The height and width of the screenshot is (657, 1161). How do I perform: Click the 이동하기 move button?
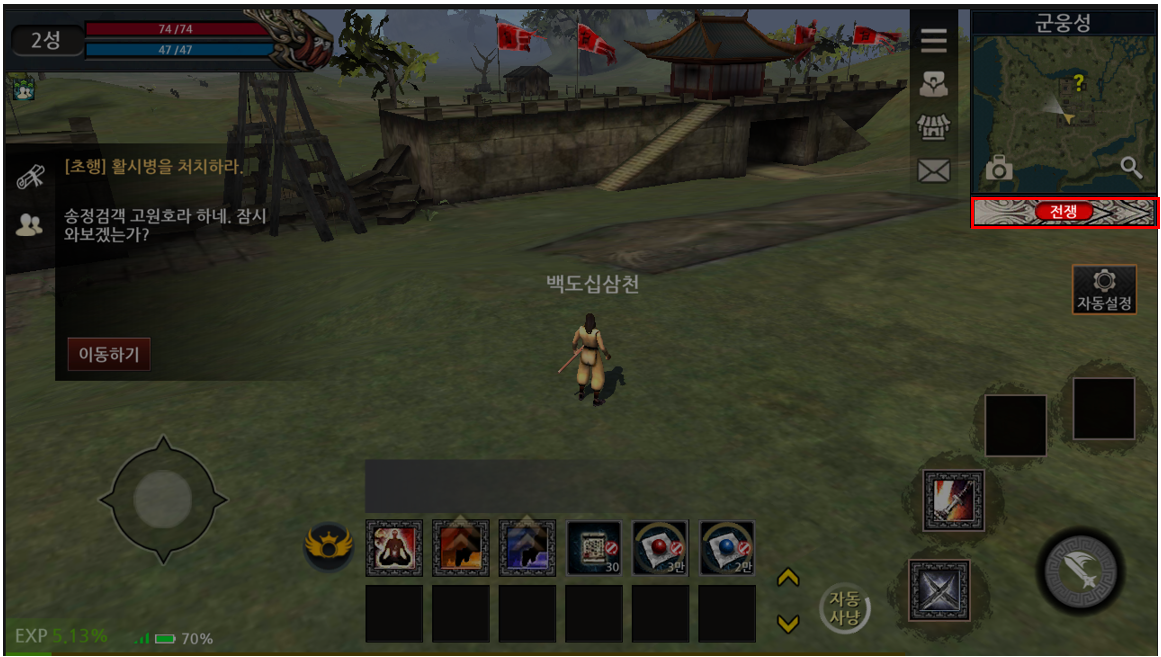point(109,353)
